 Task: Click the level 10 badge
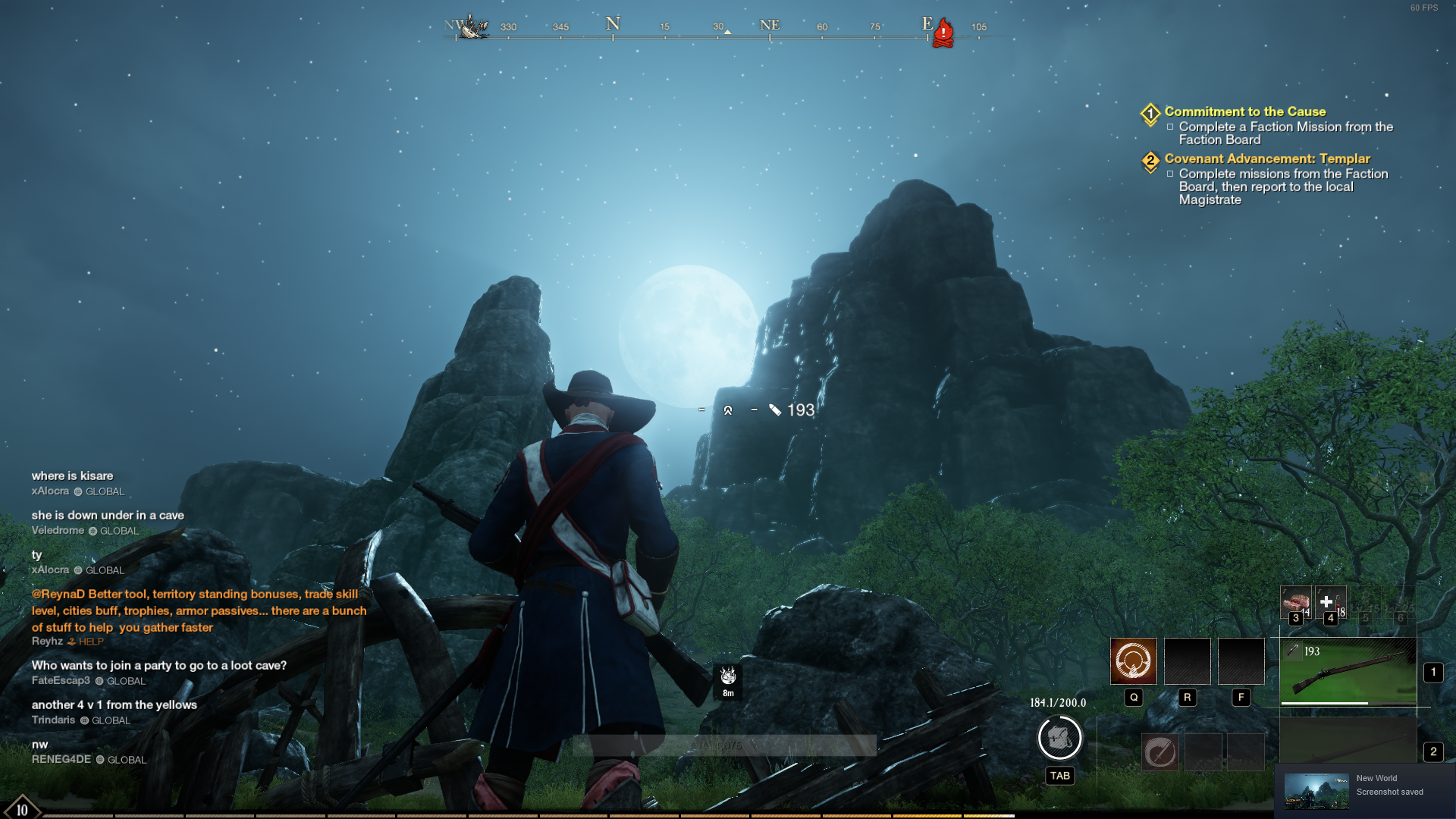pos(22,808)
